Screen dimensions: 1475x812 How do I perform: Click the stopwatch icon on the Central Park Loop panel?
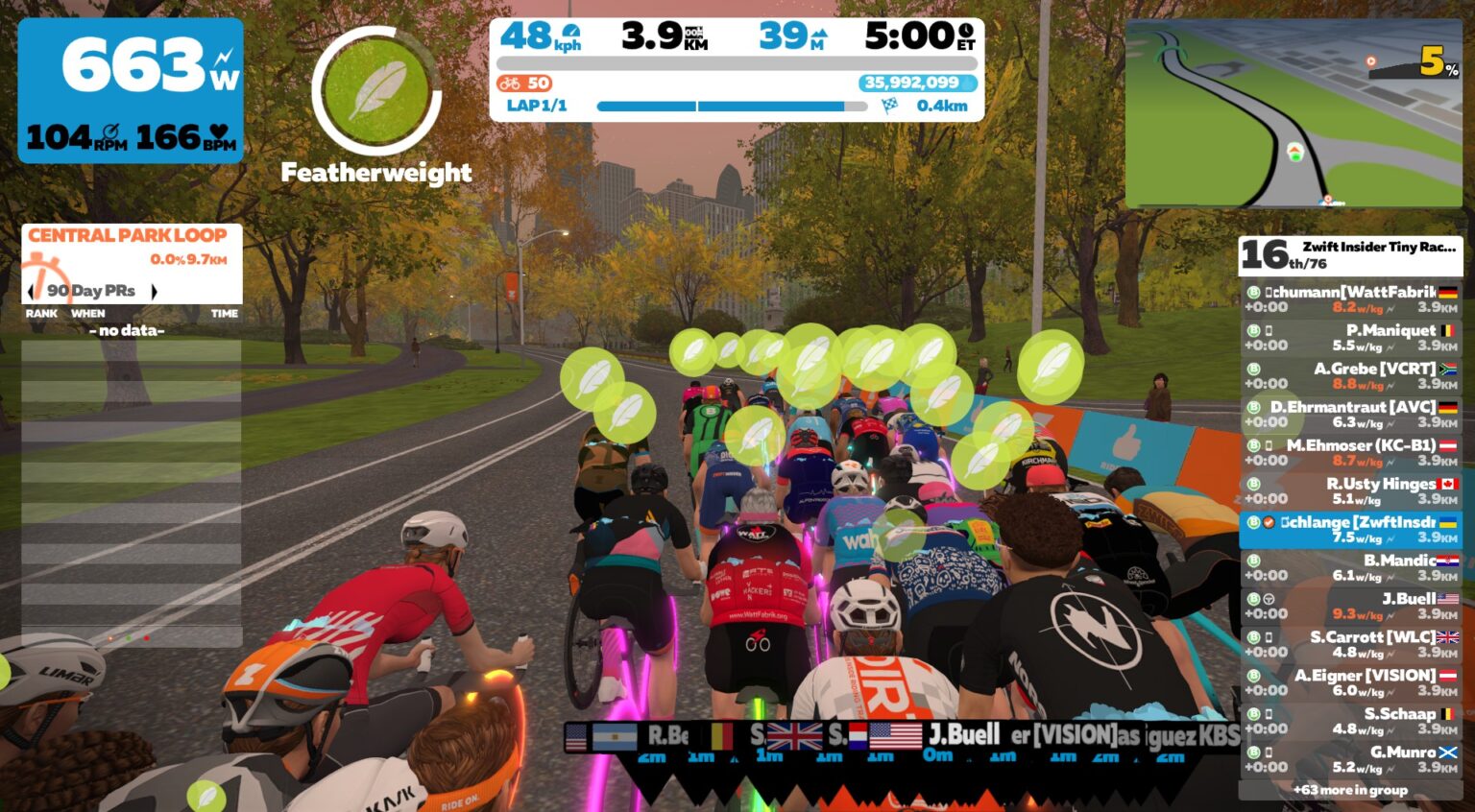[45, 276]
